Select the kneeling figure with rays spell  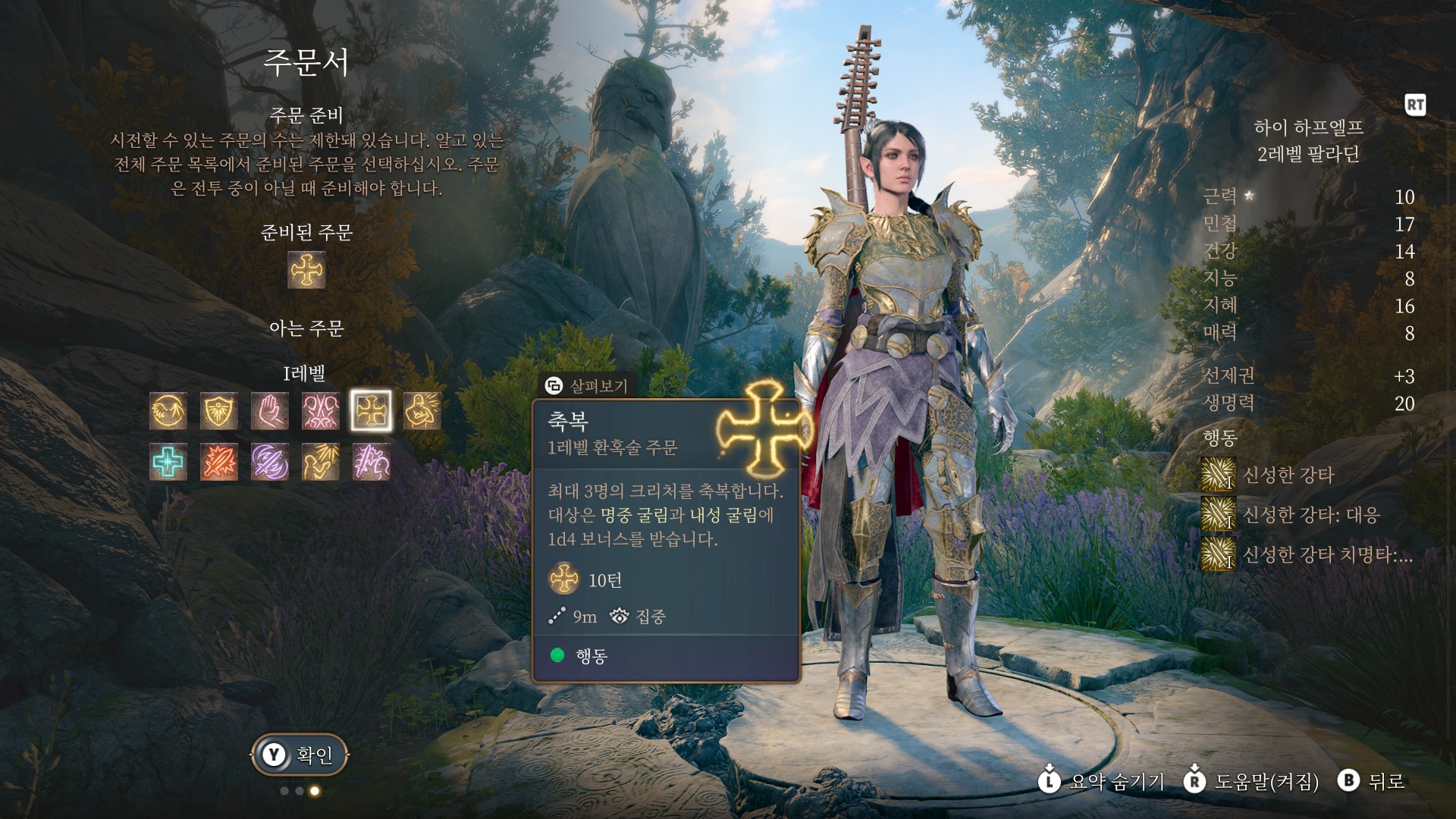tap(321, 462)
